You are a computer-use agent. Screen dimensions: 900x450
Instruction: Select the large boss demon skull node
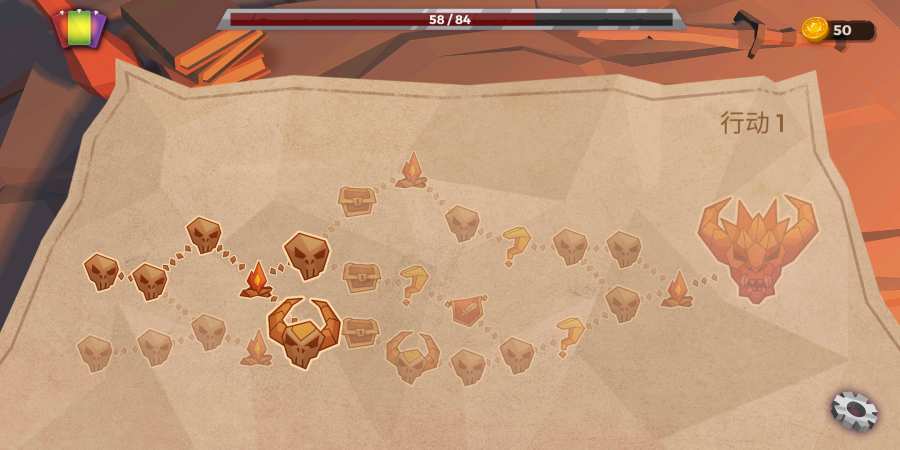click(757, 247)
